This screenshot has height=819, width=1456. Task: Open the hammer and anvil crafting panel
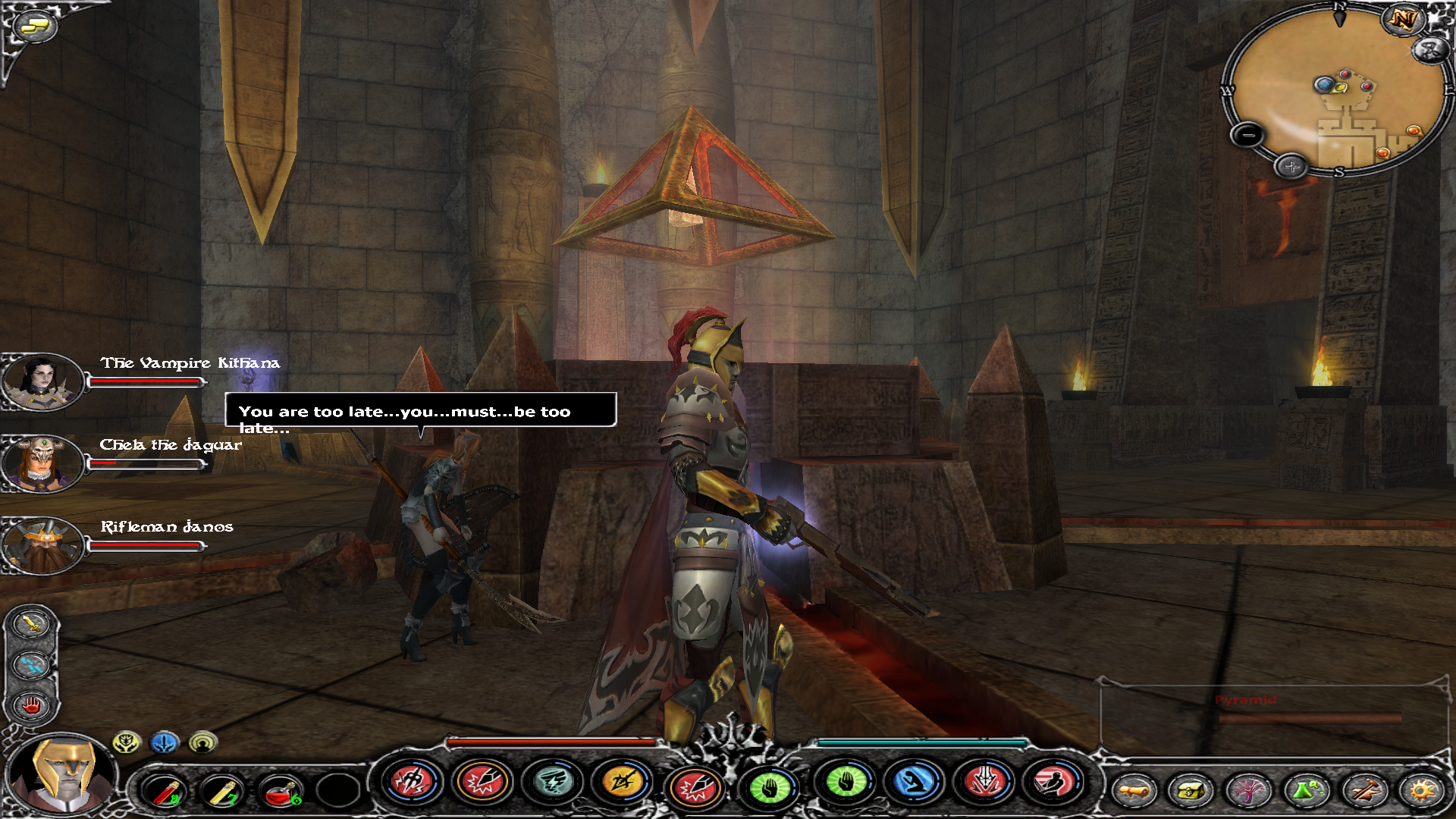tap(1363, 791)
